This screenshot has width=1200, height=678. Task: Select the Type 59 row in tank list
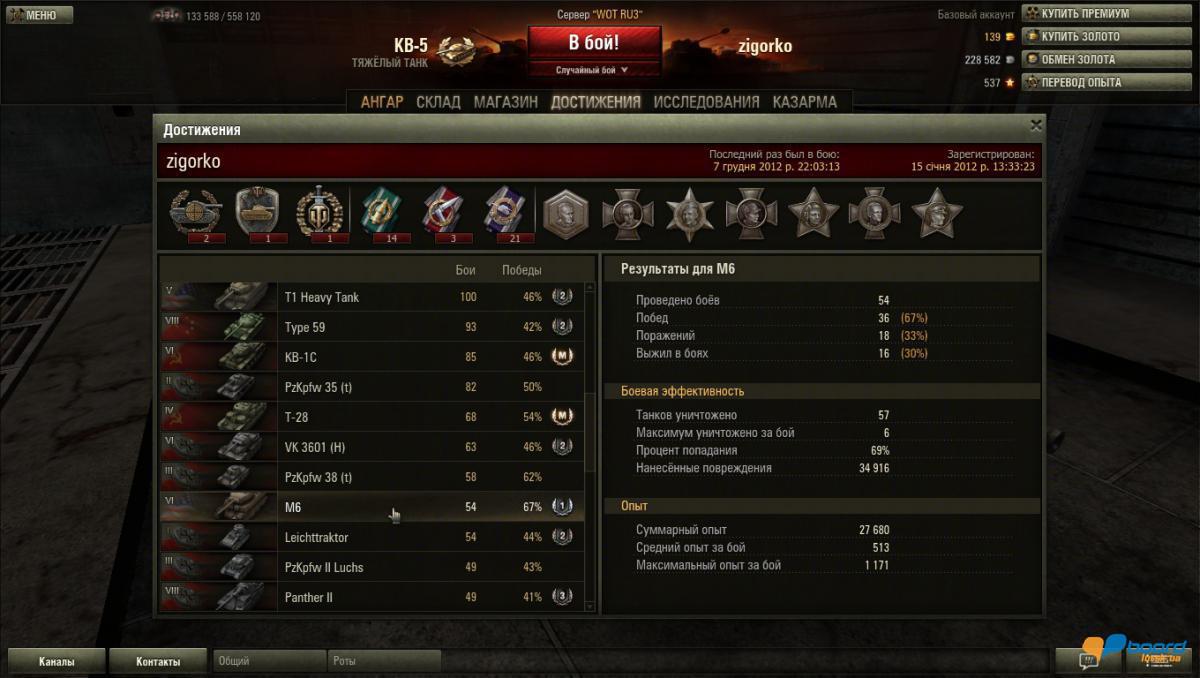click(x=370, y=327)
